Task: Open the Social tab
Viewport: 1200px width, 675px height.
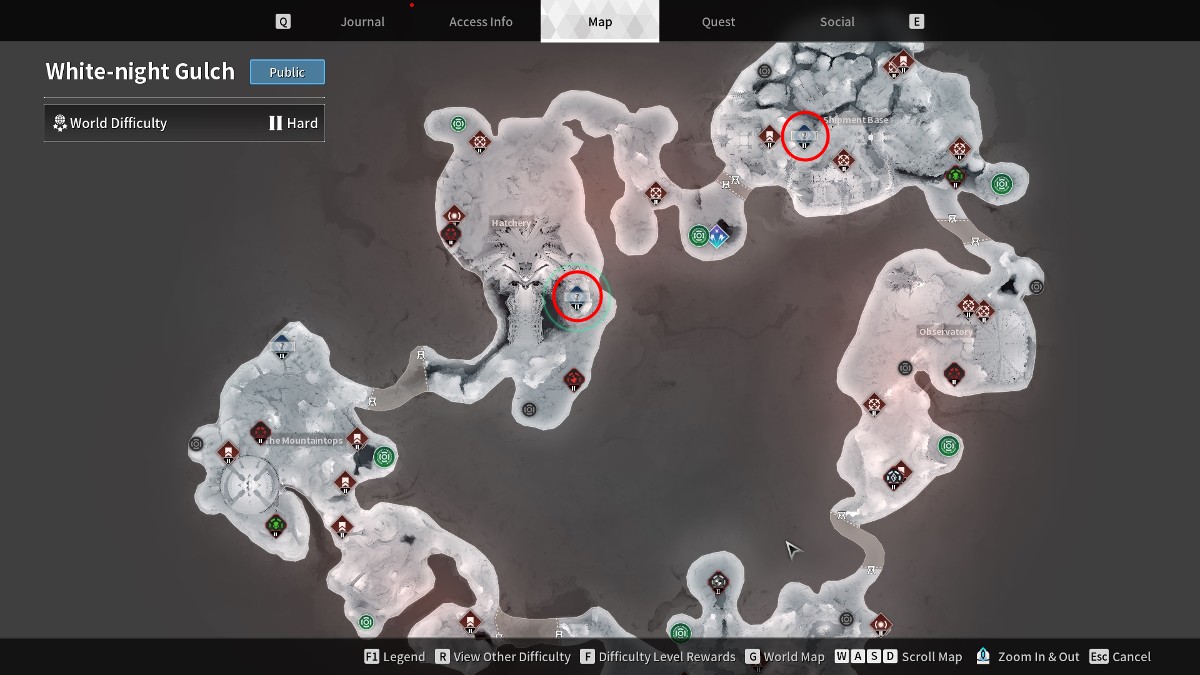Action: (x=837, y=22)
